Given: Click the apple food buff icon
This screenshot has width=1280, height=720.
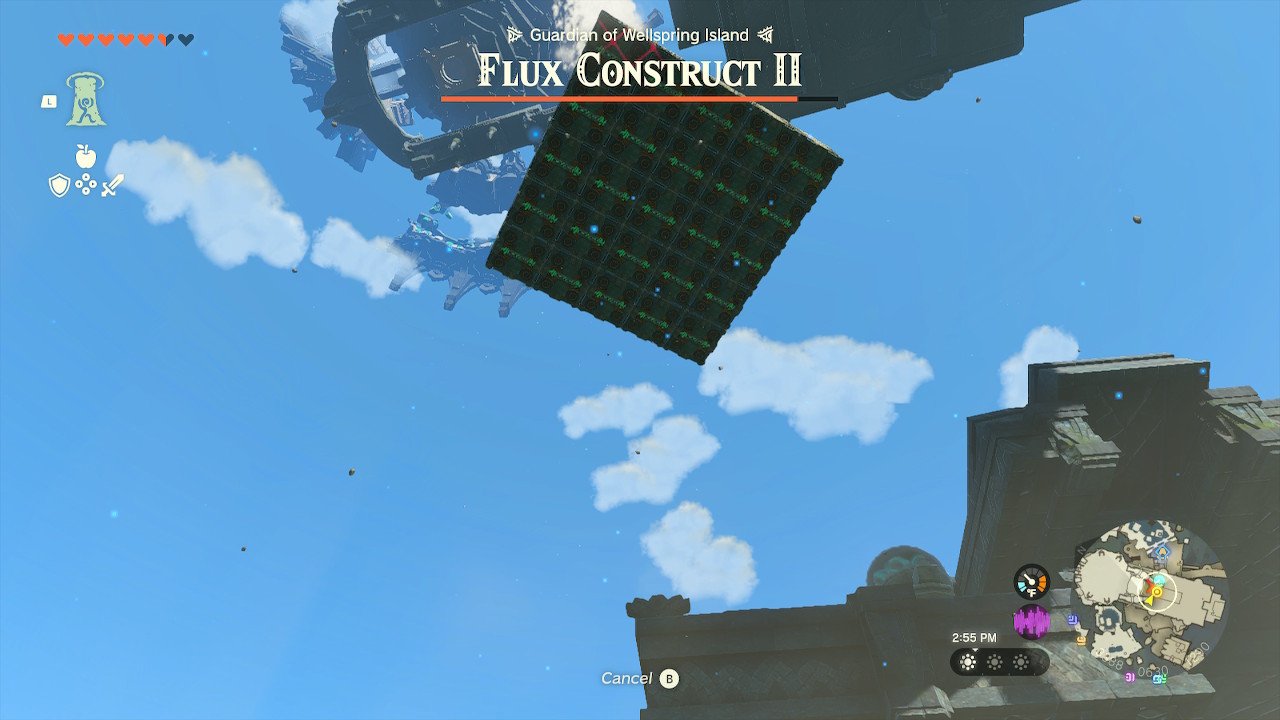Looking at the screenshot, I should [85, 156].
